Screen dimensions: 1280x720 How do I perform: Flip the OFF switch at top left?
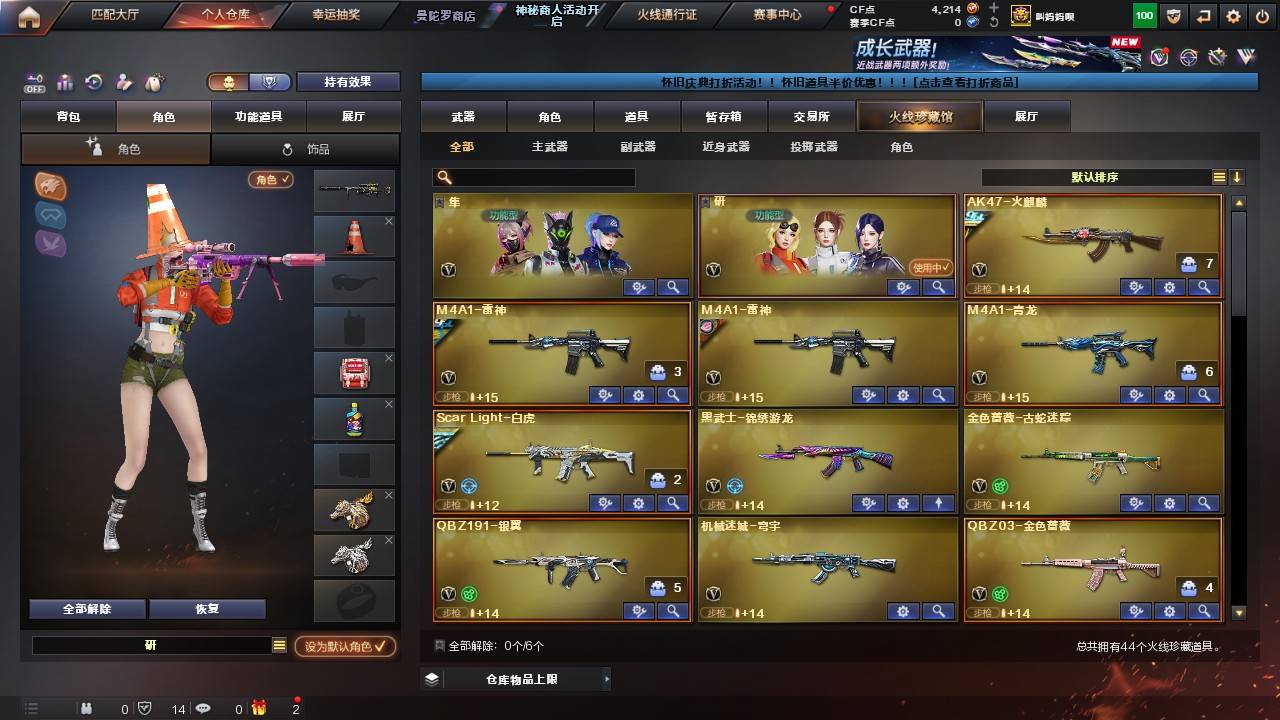click(33, 83)
